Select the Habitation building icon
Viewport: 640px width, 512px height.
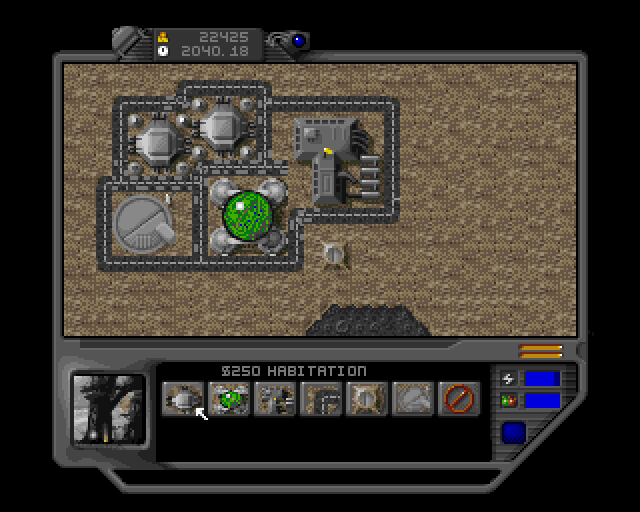click(182, 399)
